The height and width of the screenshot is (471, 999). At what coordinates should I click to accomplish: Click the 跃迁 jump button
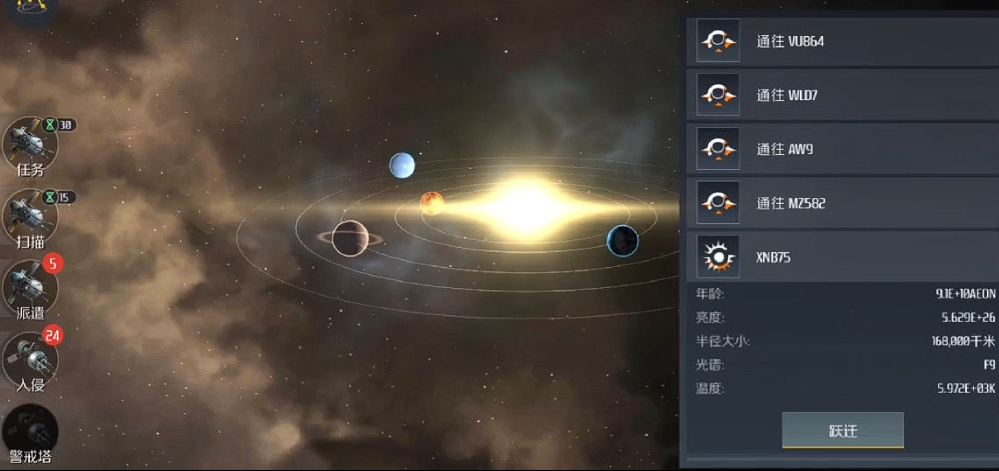[843, 431]
